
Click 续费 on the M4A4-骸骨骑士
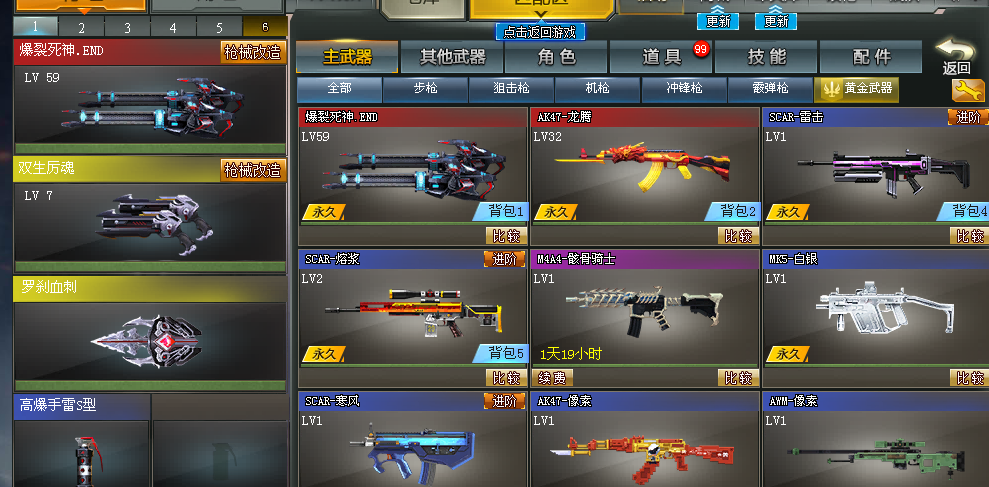(553, 378)
